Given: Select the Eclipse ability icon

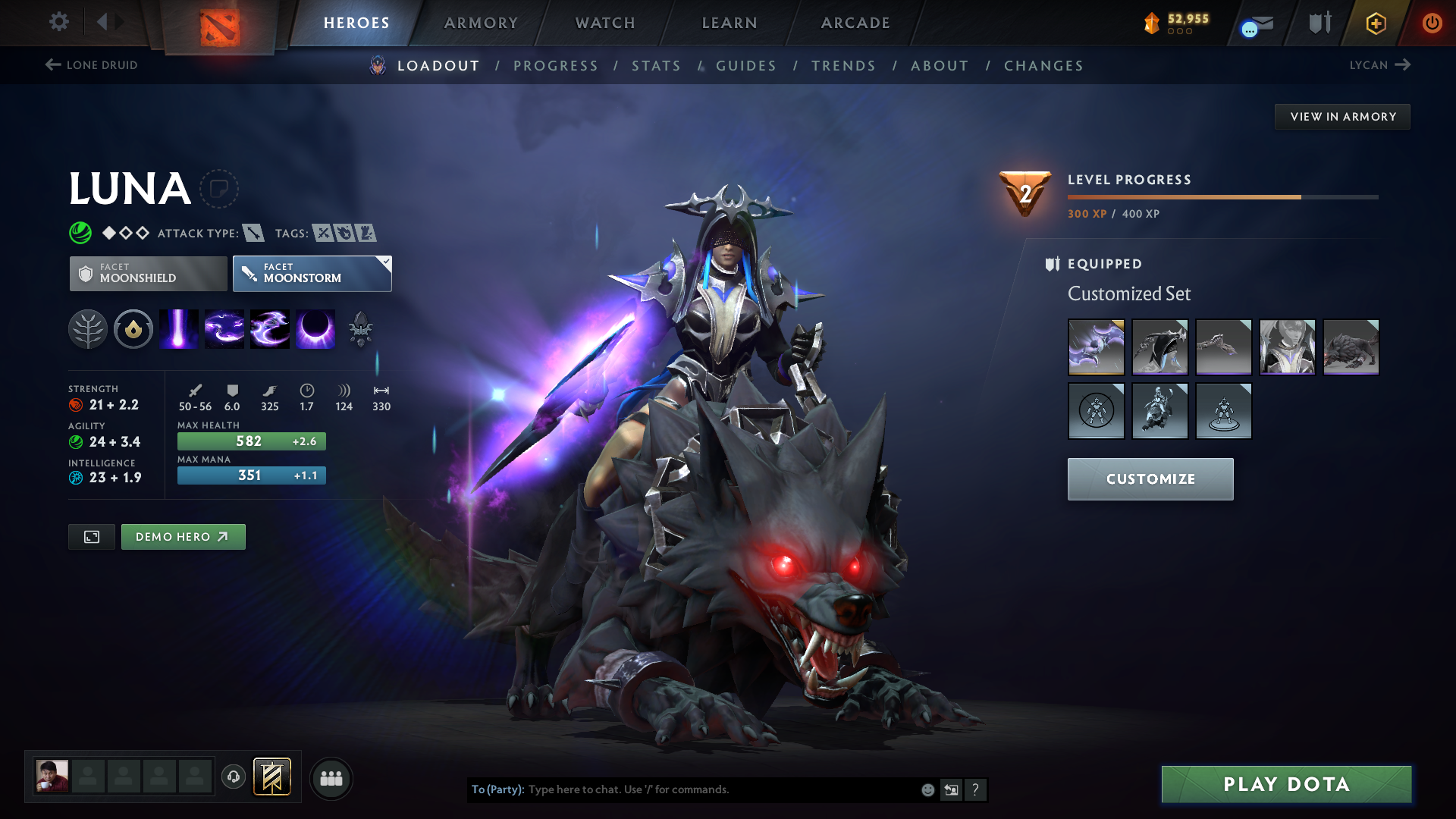Looking at the screenshot, I should coord(315,330).
